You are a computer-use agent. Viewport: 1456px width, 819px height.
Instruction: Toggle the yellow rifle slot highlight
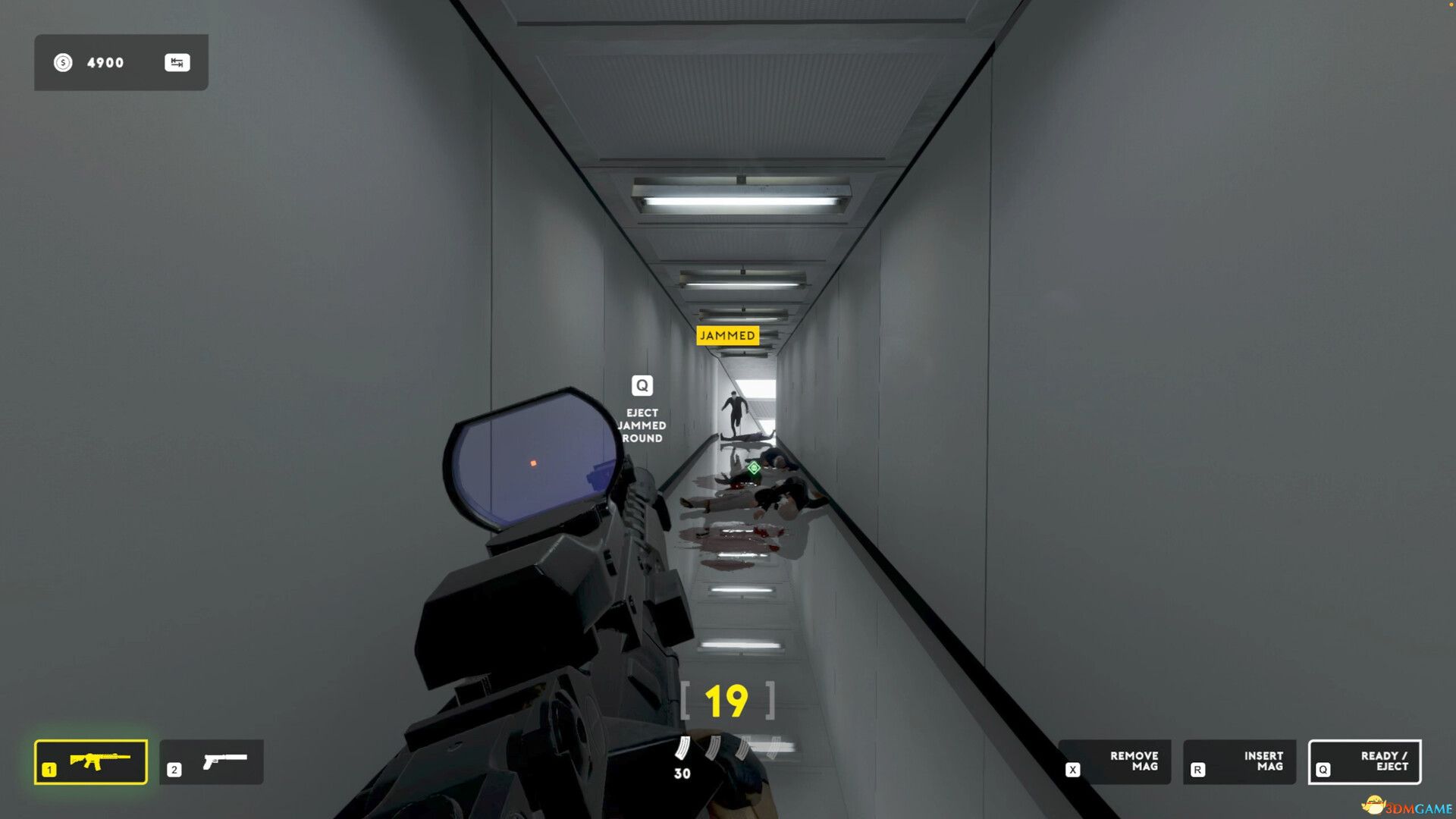pyautogui.click(x=90, y=762)
